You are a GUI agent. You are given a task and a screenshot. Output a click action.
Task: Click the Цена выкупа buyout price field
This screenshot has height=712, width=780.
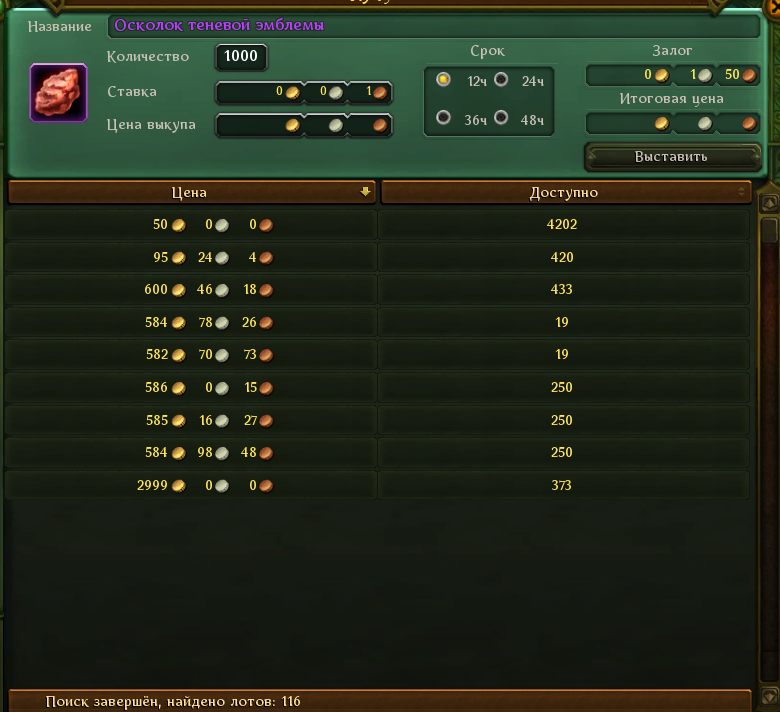[303, 126]
